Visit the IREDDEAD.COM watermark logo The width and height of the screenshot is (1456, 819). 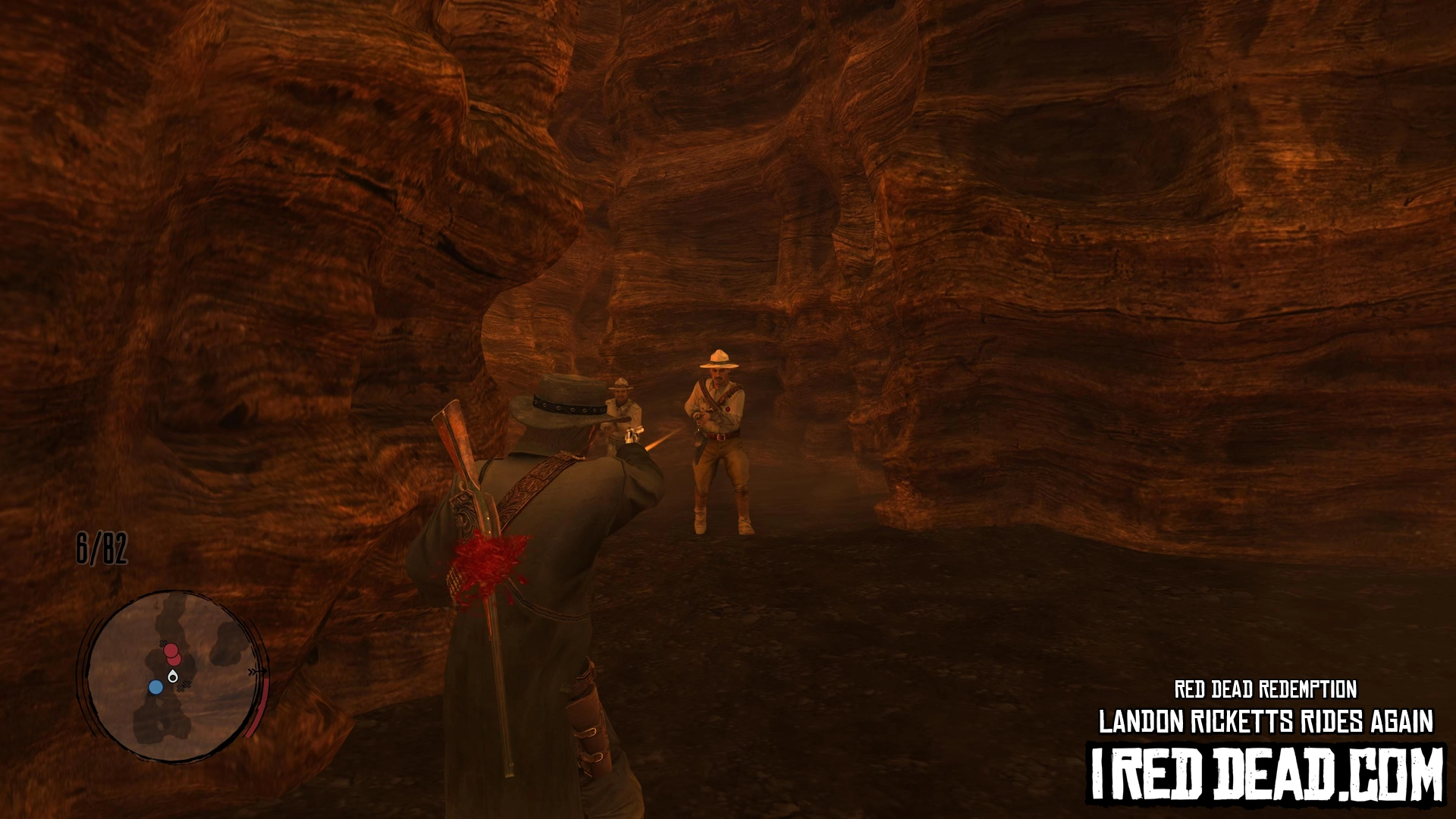(1266, 774)
